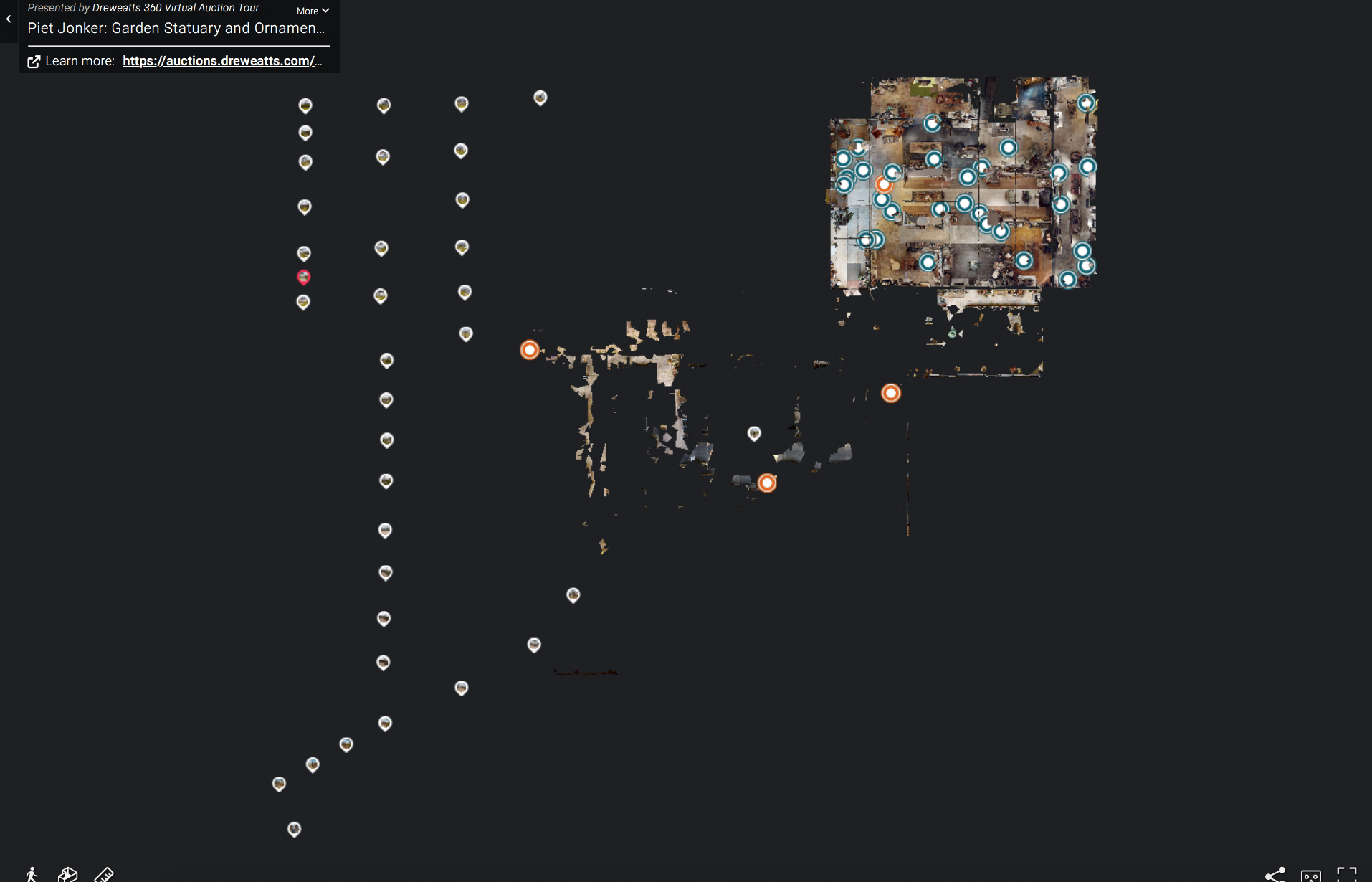This screenshot has height=882, width=1372.
Task: Switch to dollhouse view
Action: point(68,874)
